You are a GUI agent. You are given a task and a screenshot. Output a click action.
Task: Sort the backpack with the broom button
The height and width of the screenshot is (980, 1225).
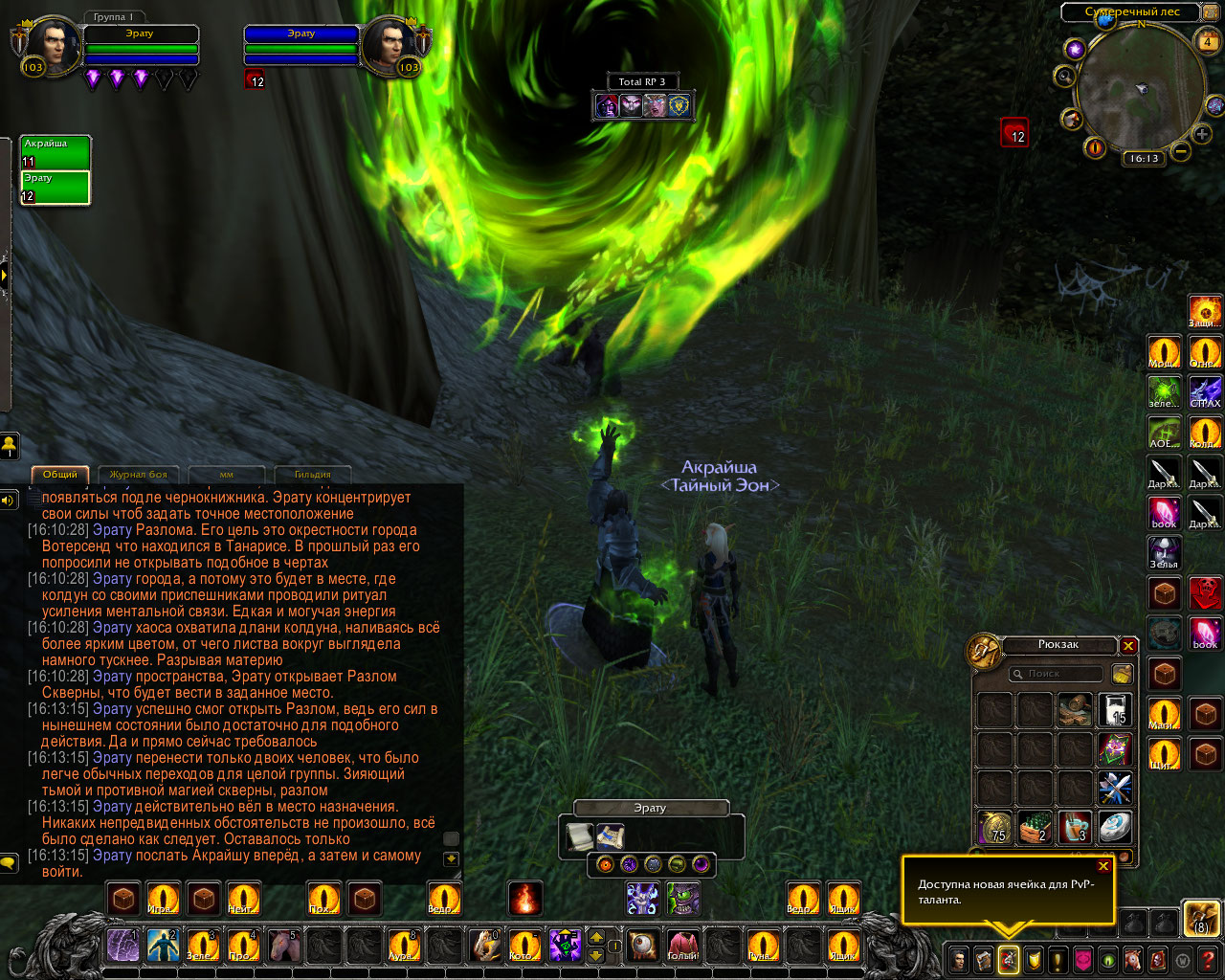(1122, 674)
